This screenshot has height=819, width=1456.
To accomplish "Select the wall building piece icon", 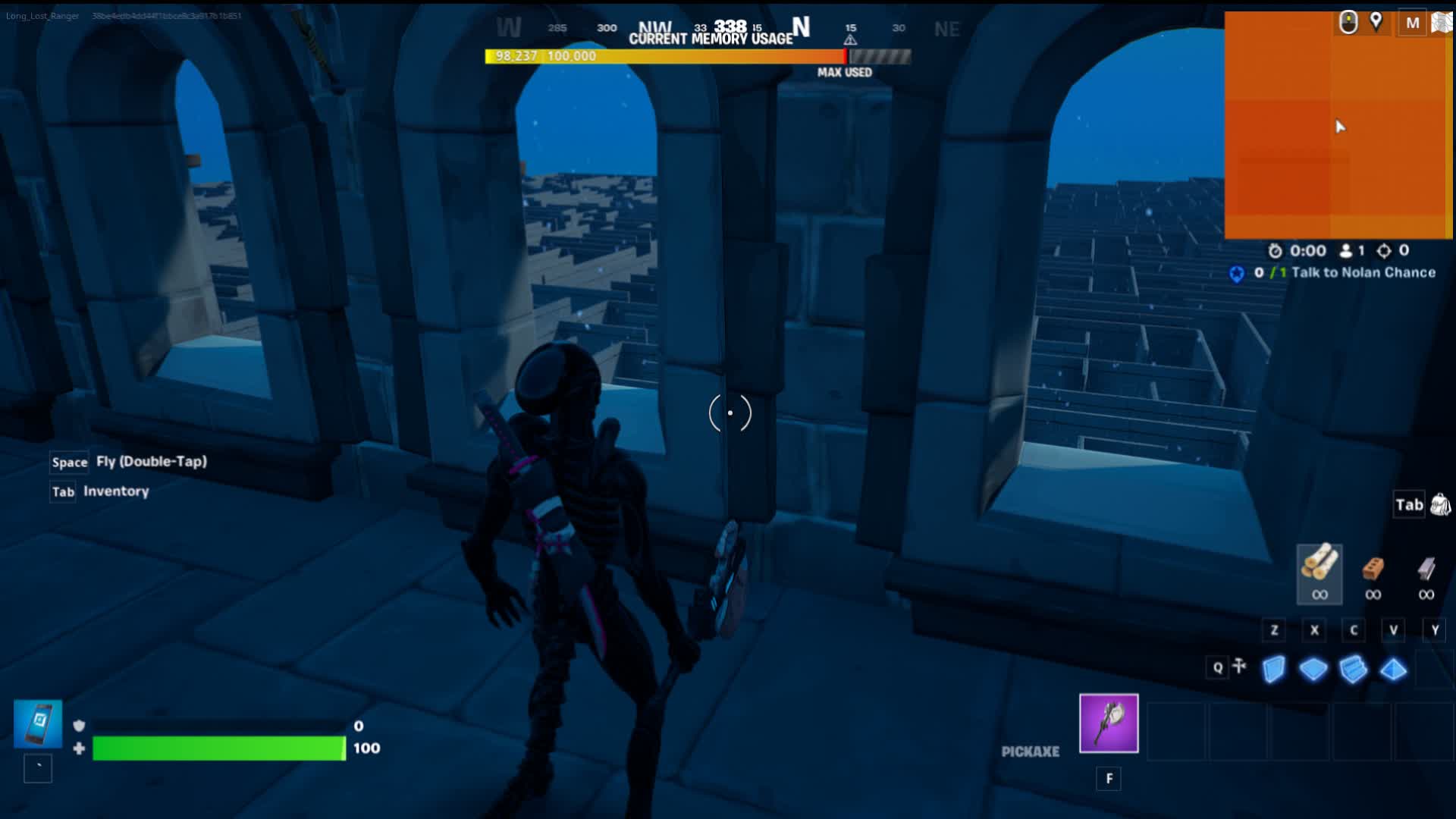I will 1274,670.
